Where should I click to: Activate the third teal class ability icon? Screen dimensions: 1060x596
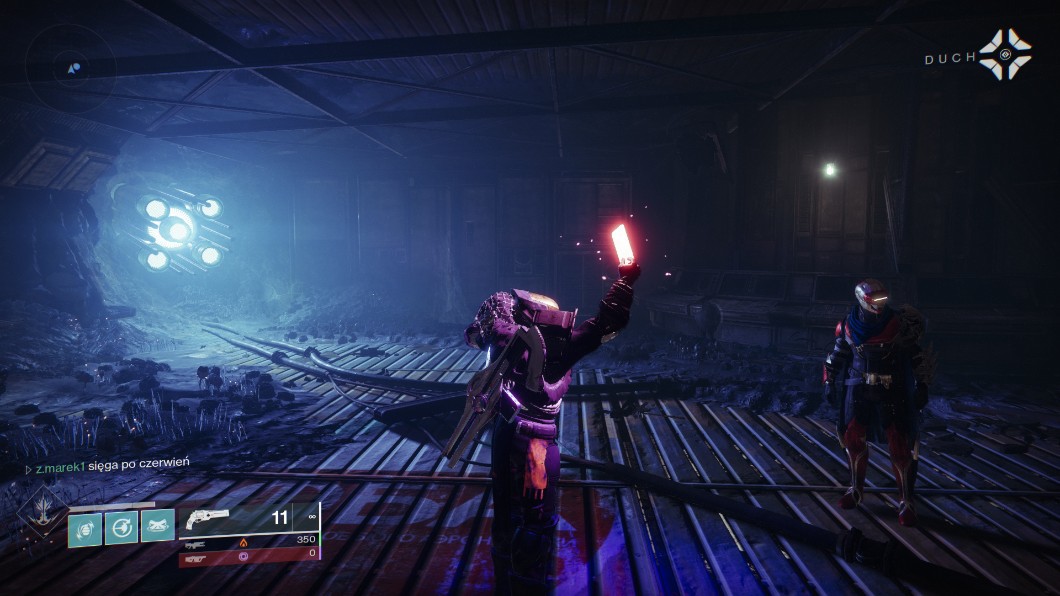click(x=158, y=526)
